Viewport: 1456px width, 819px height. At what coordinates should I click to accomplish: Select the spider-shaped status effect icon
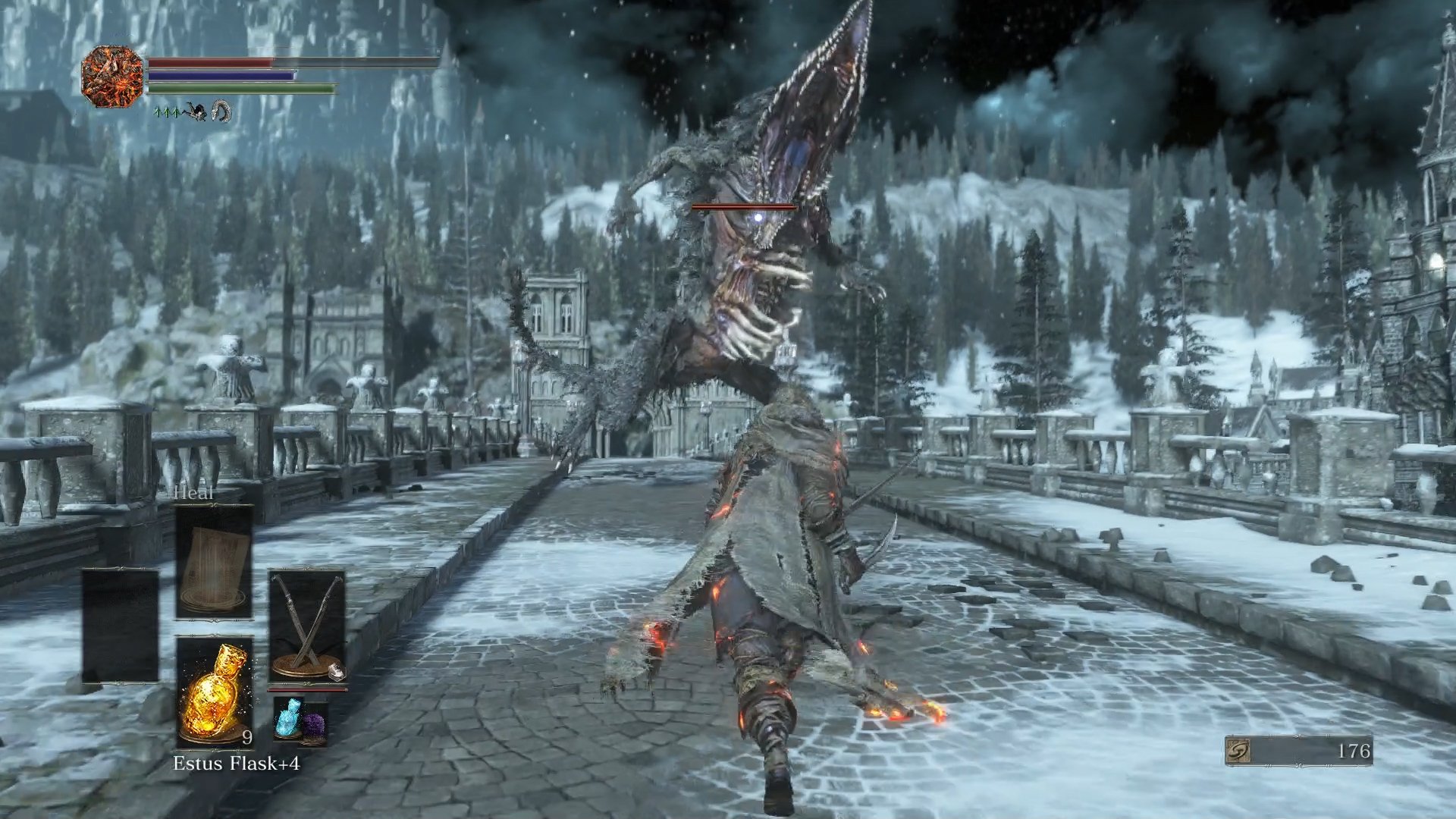tap(196, 112)
